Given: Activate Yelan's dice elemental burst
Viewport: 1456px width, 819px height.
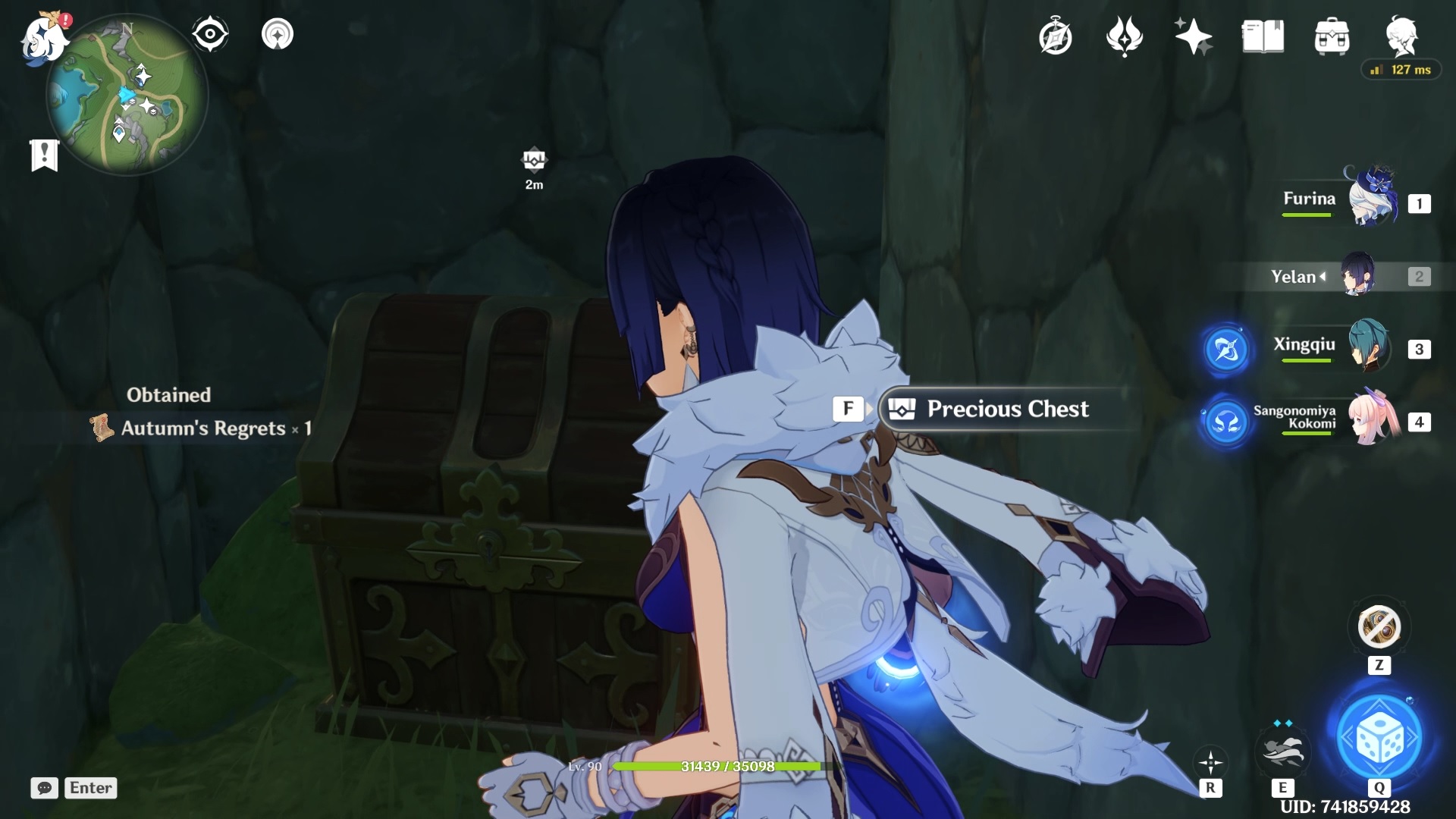Looking at the screenshot, I should point(1379,737).
